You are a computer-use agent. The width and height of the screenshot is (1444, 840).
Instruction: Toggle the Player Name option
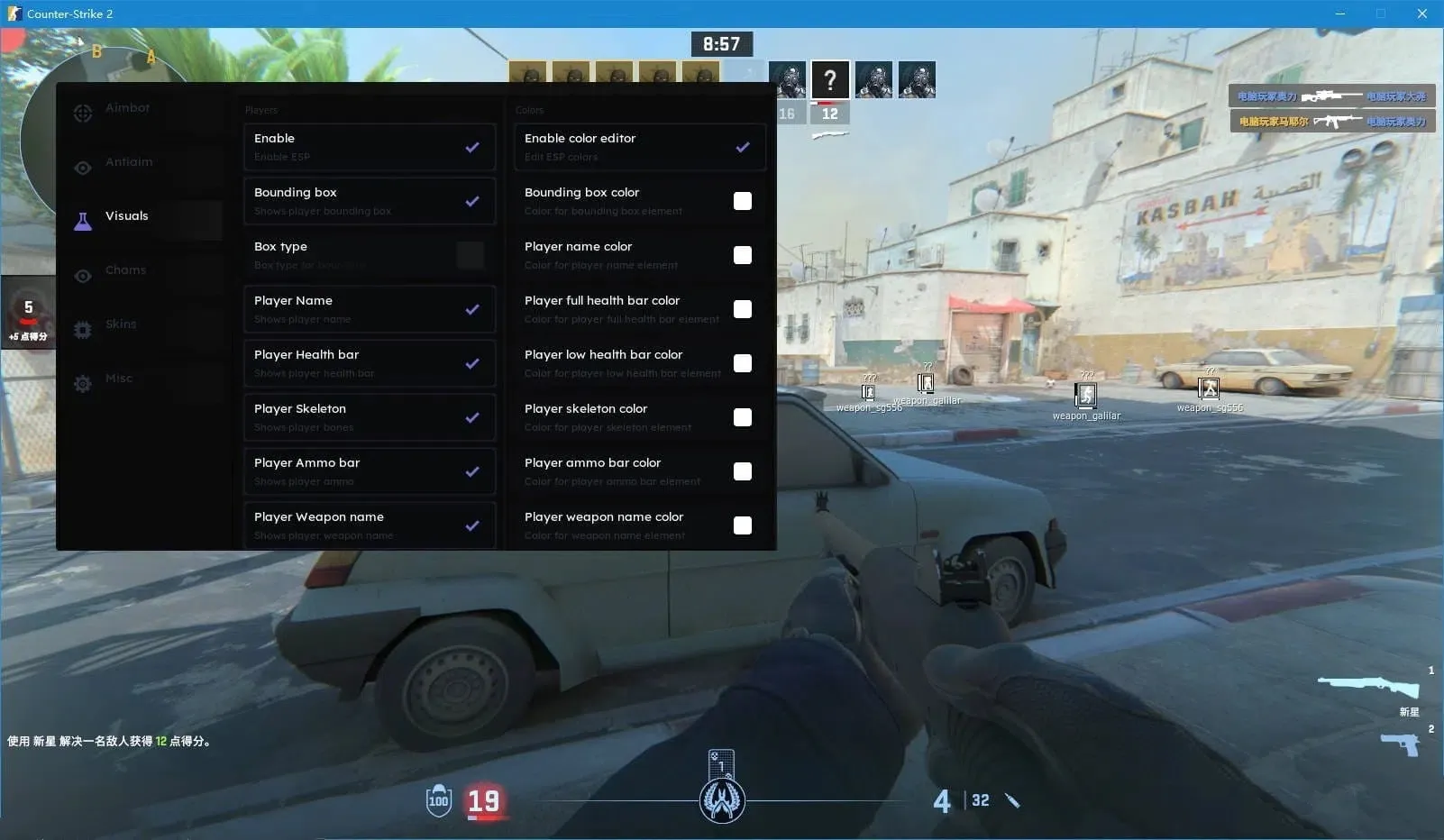point(472,309)
